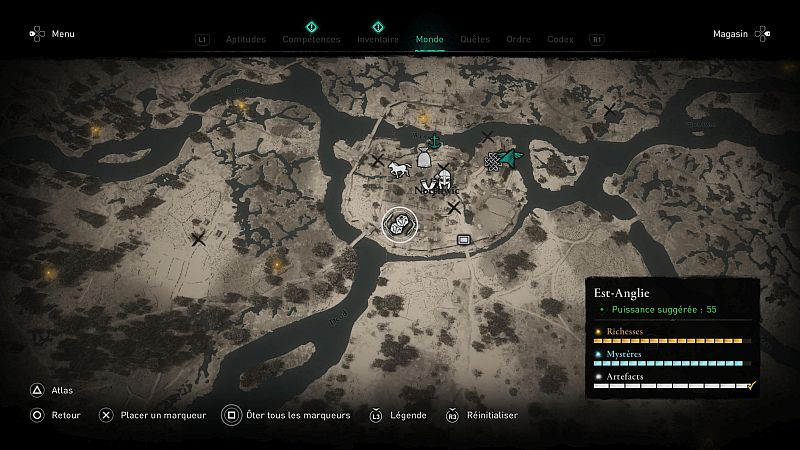Switch to the Compétences tab

[x=311, y=40]
